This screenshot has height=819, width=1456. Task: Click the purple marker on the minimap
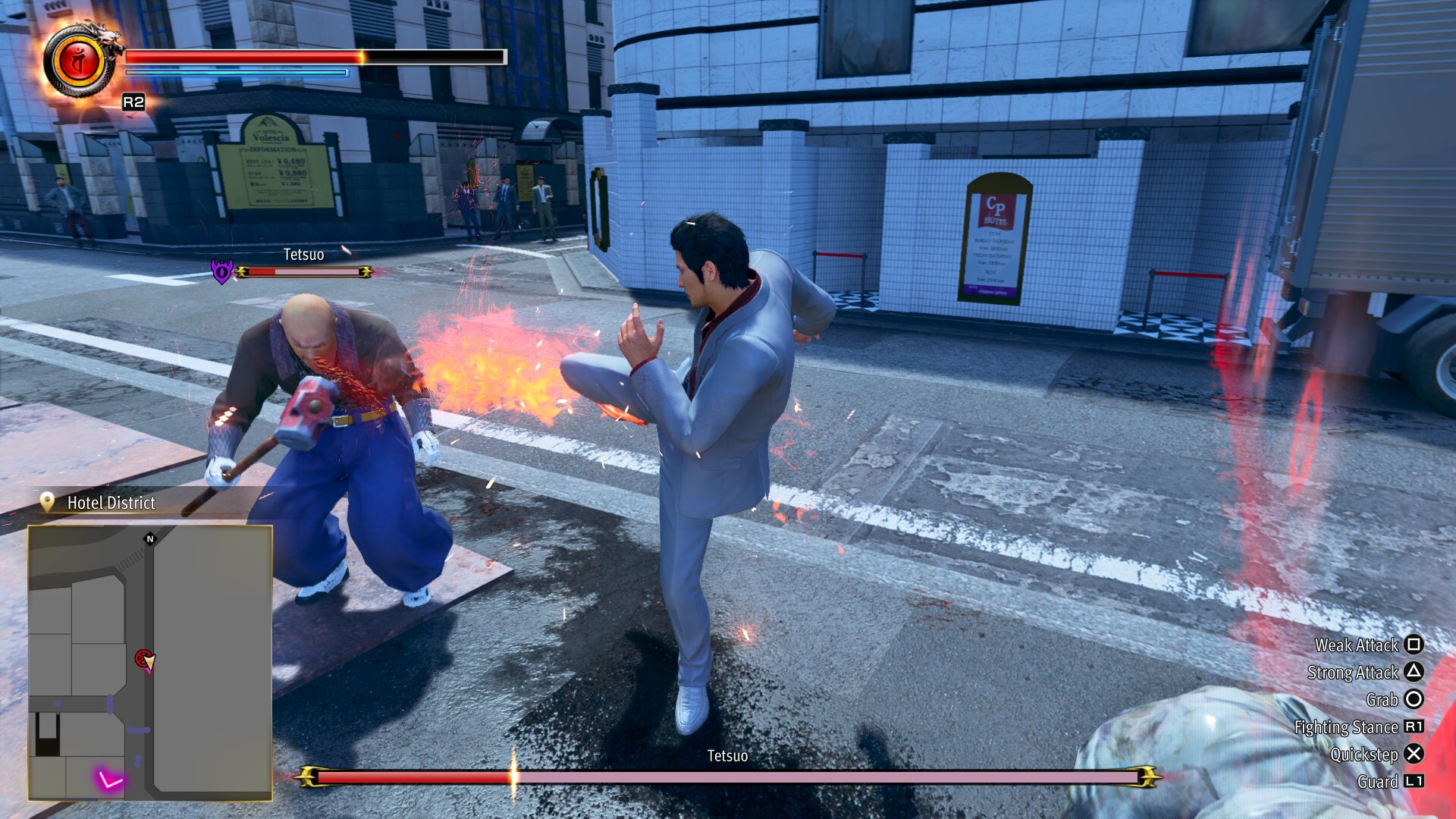click(x=109, y=780)
